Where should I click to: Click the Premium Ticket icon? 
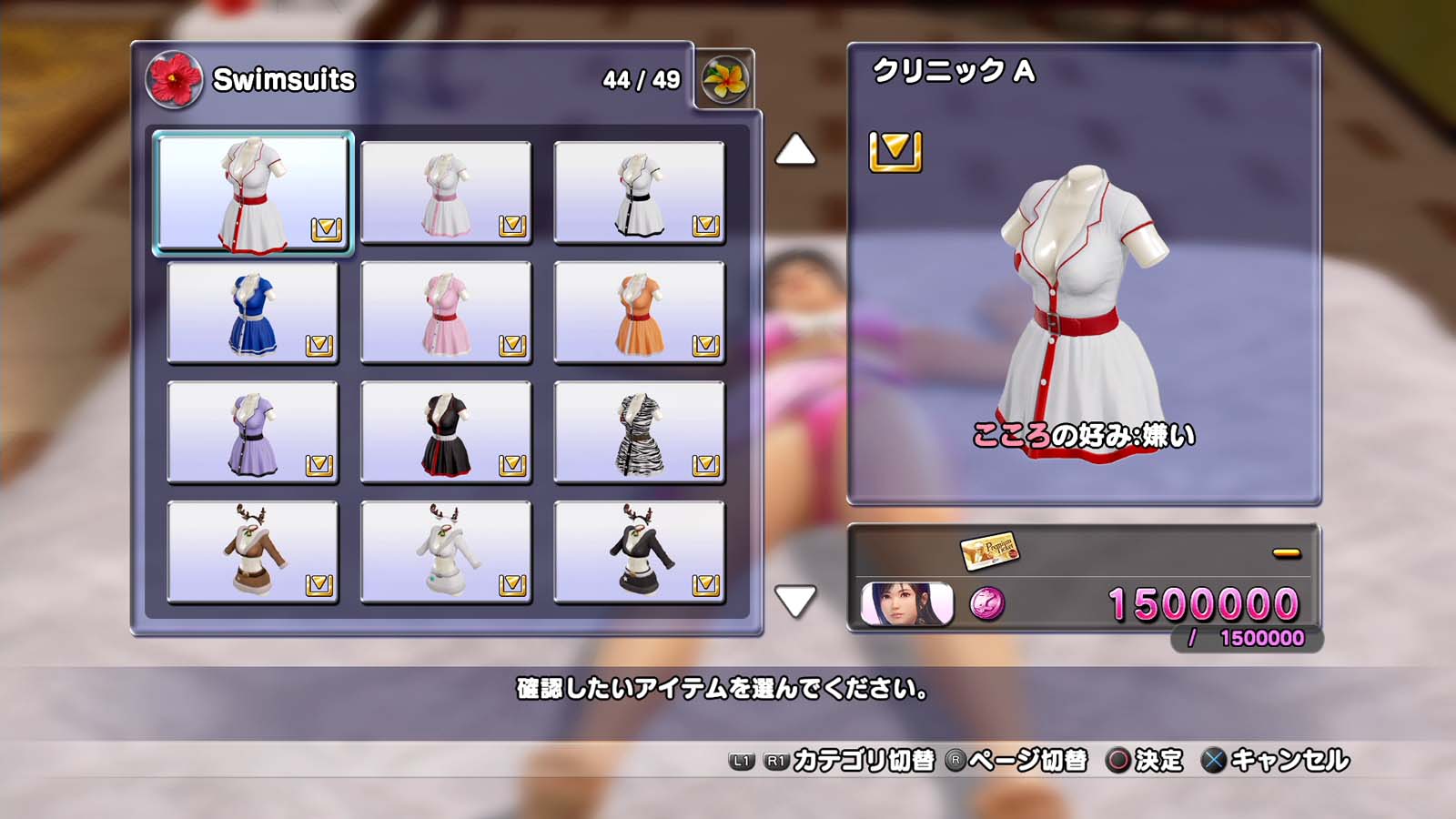(x=989, y=551)
